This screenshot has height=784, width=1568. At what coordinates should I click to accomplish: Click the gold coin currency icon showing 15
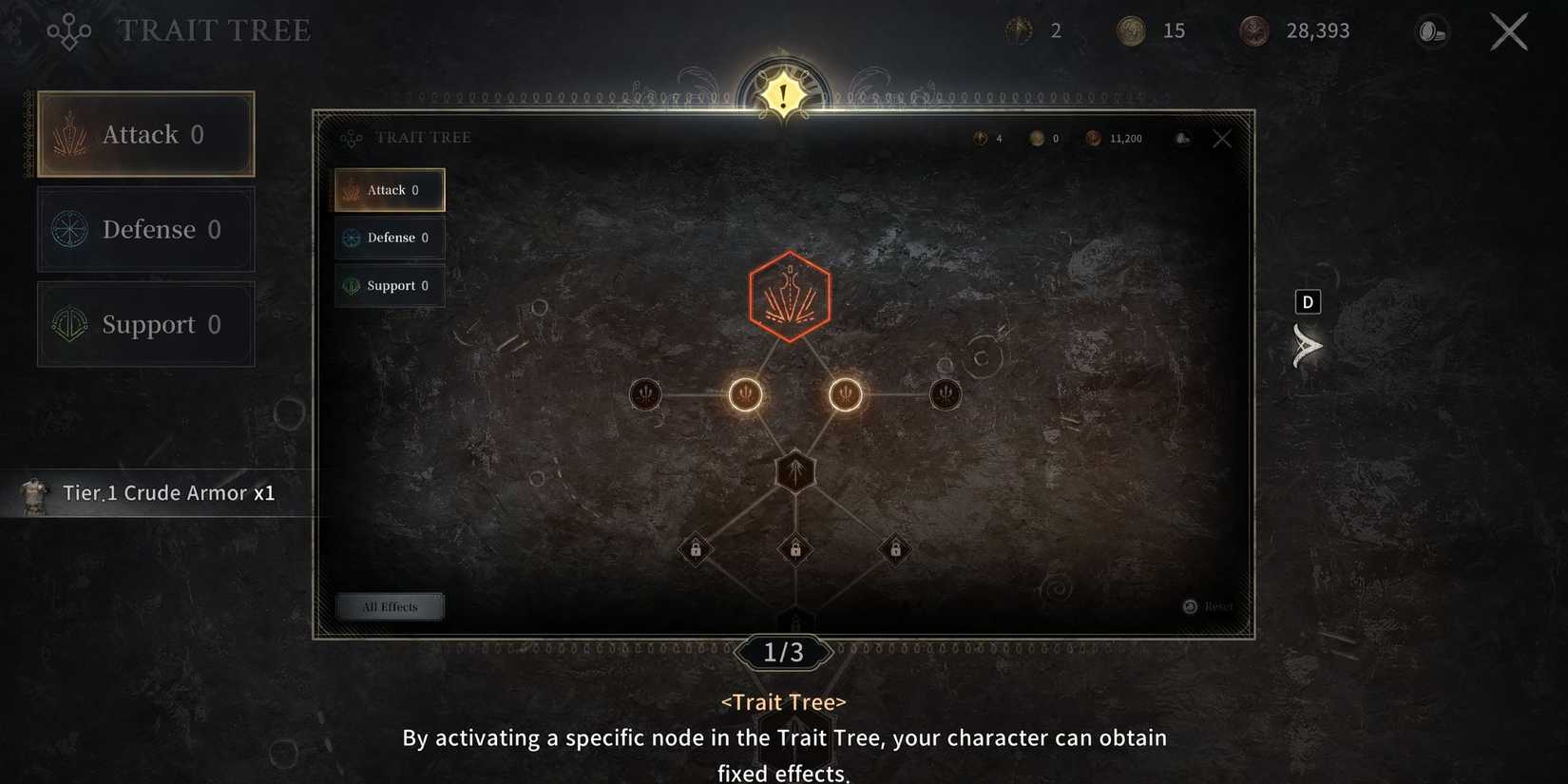click(x=1135, y=30)
